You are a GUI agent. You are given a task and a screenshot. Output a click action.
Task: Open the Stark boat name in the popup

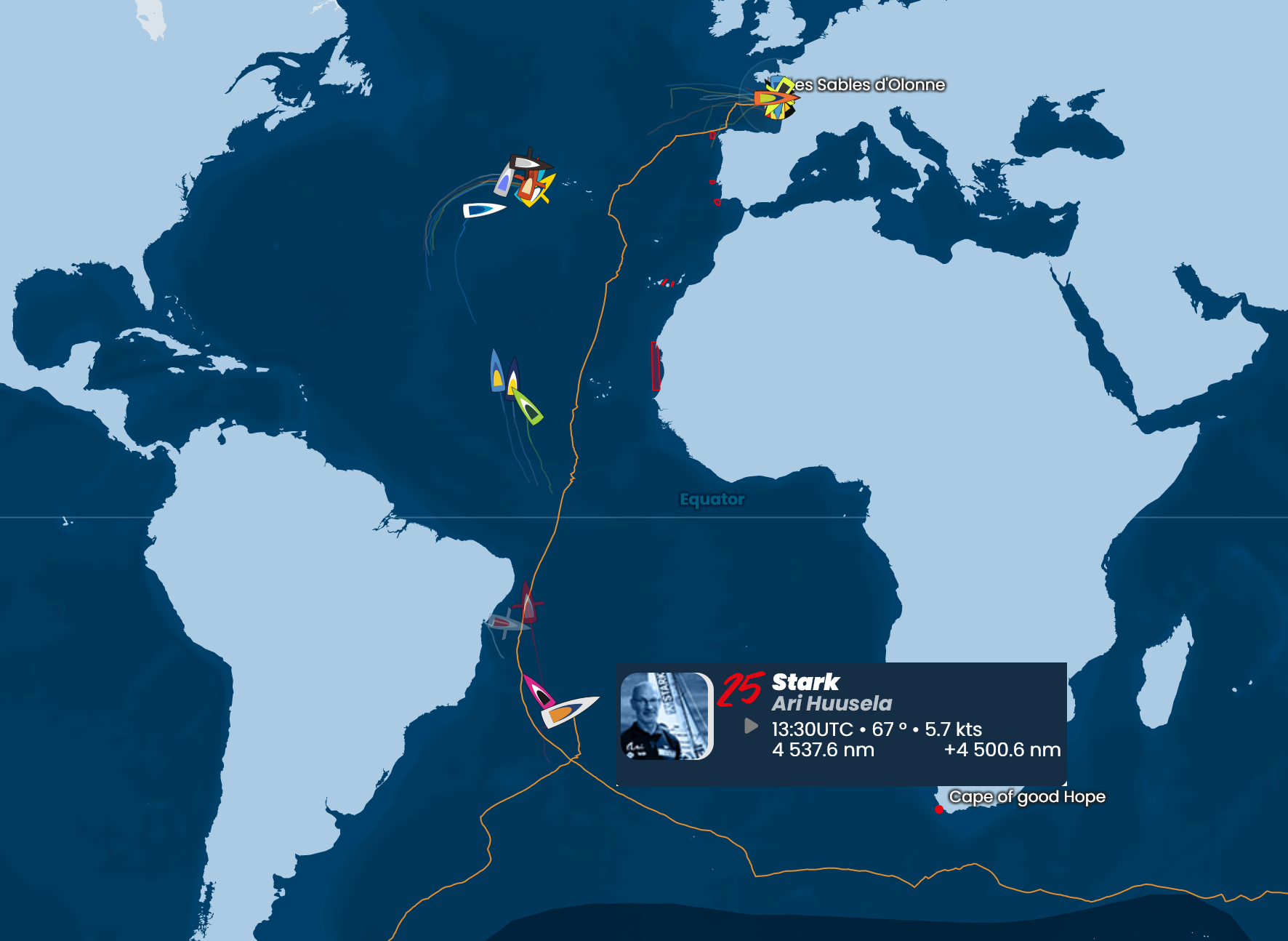(x=805, y=682)
